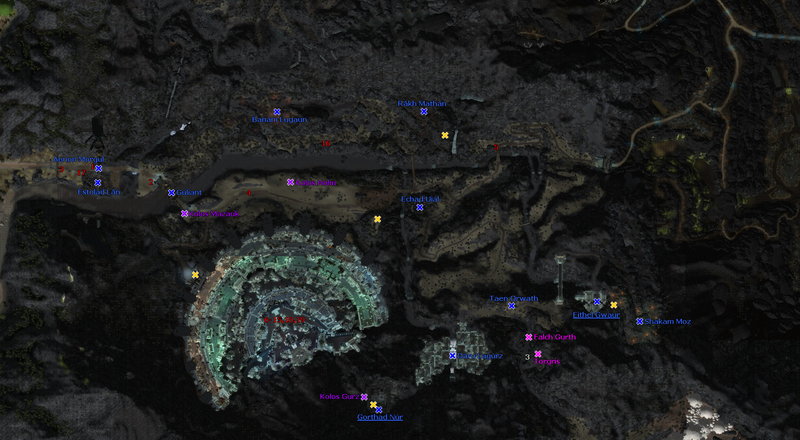Choose the Echad Uial marker
Screen dimensions: 800x440
[420, 207]
